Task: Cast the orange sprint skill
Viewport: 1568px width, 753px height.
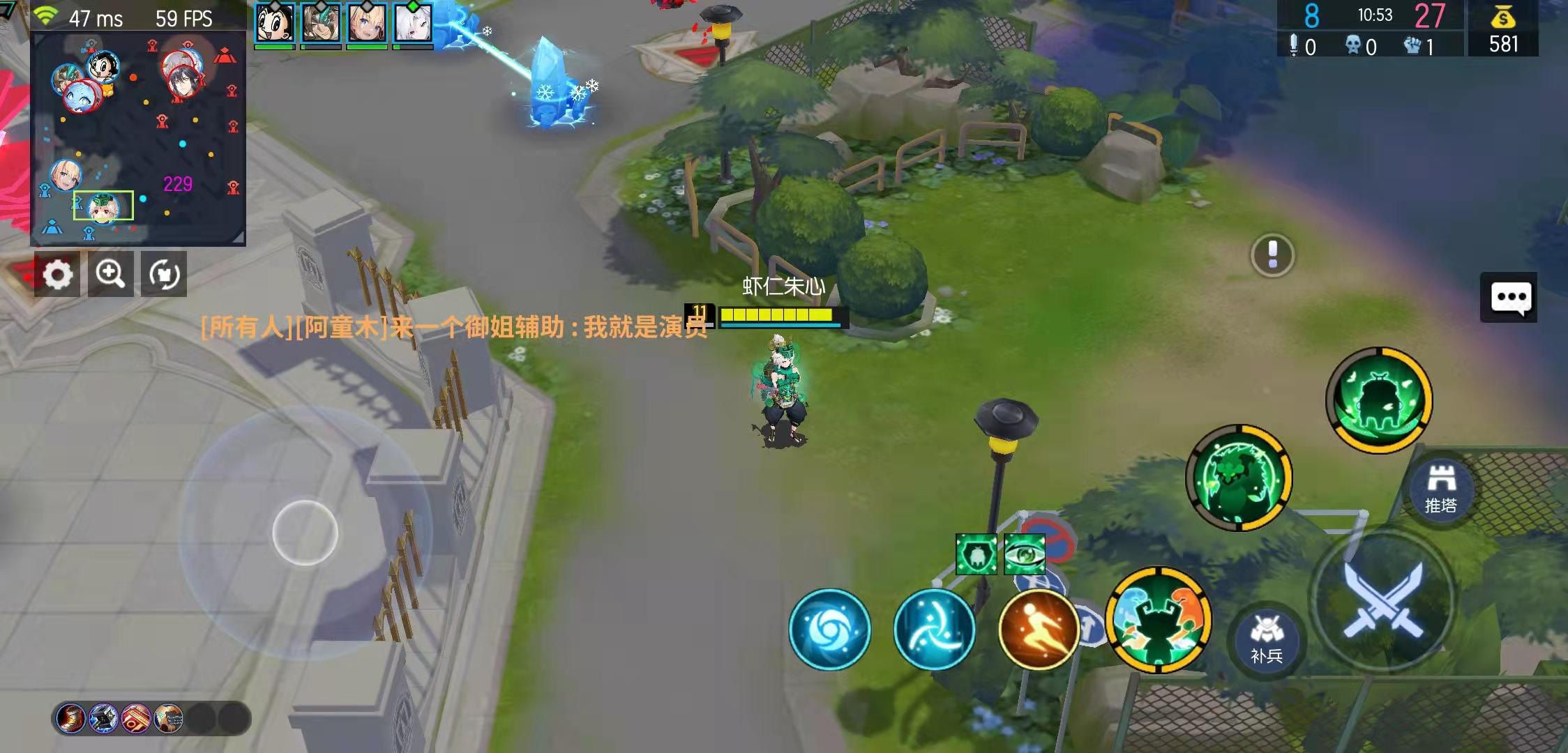Action: (x=1037, y=630)
